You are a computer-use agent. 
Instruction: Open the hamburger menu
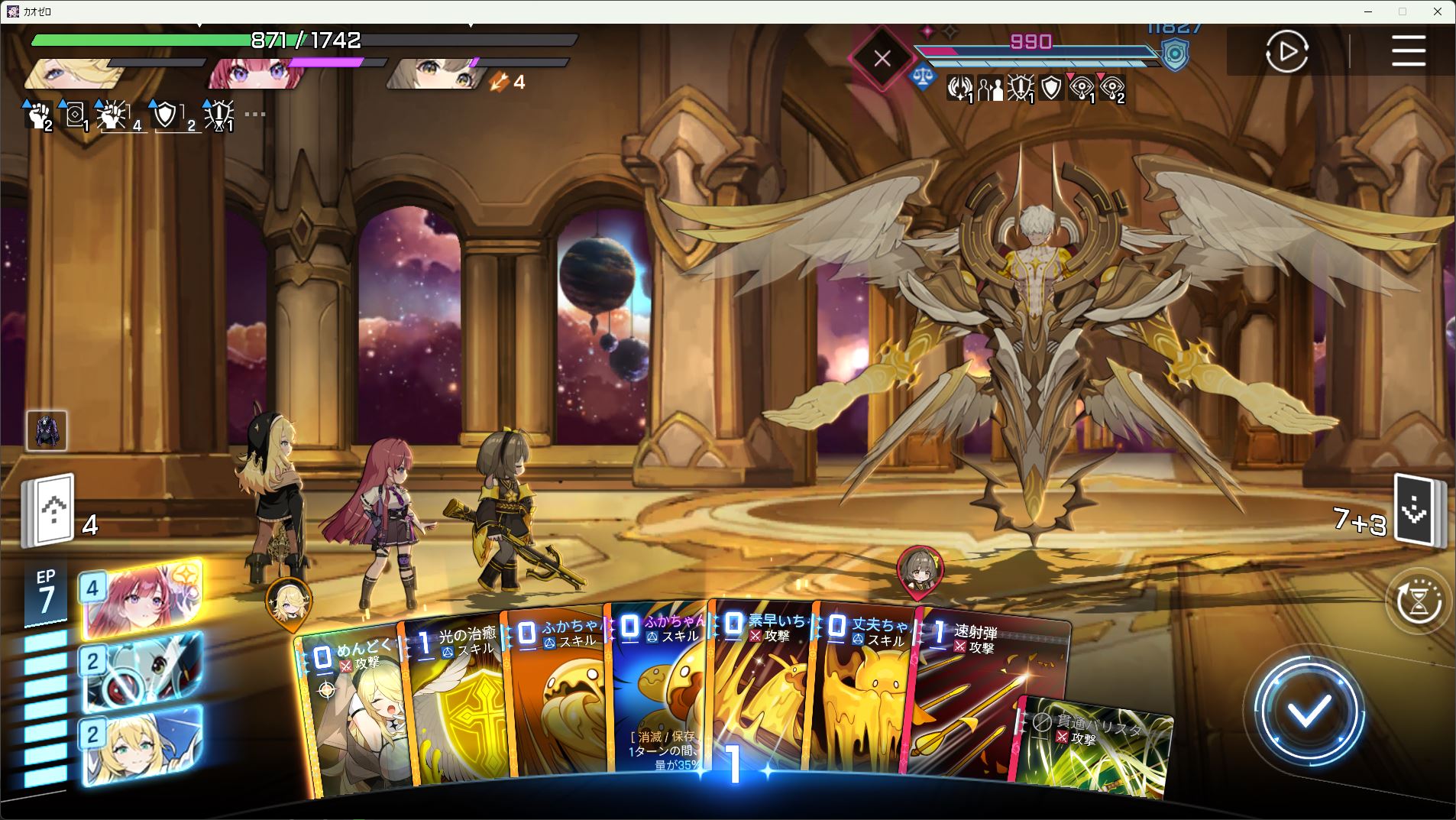1408,51
